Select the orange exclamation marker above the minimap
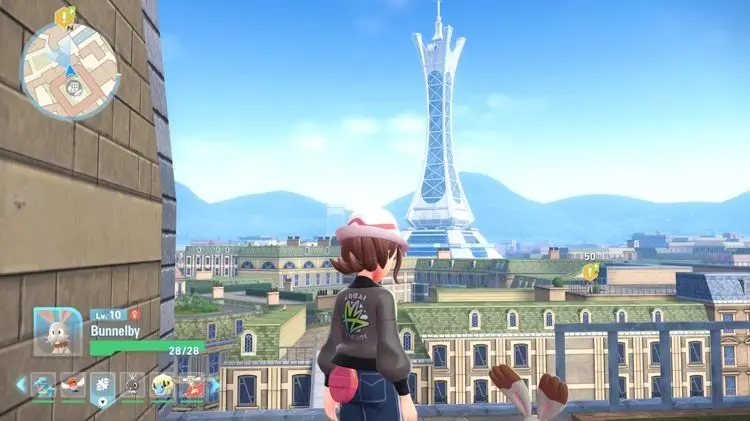 (66, 15)
